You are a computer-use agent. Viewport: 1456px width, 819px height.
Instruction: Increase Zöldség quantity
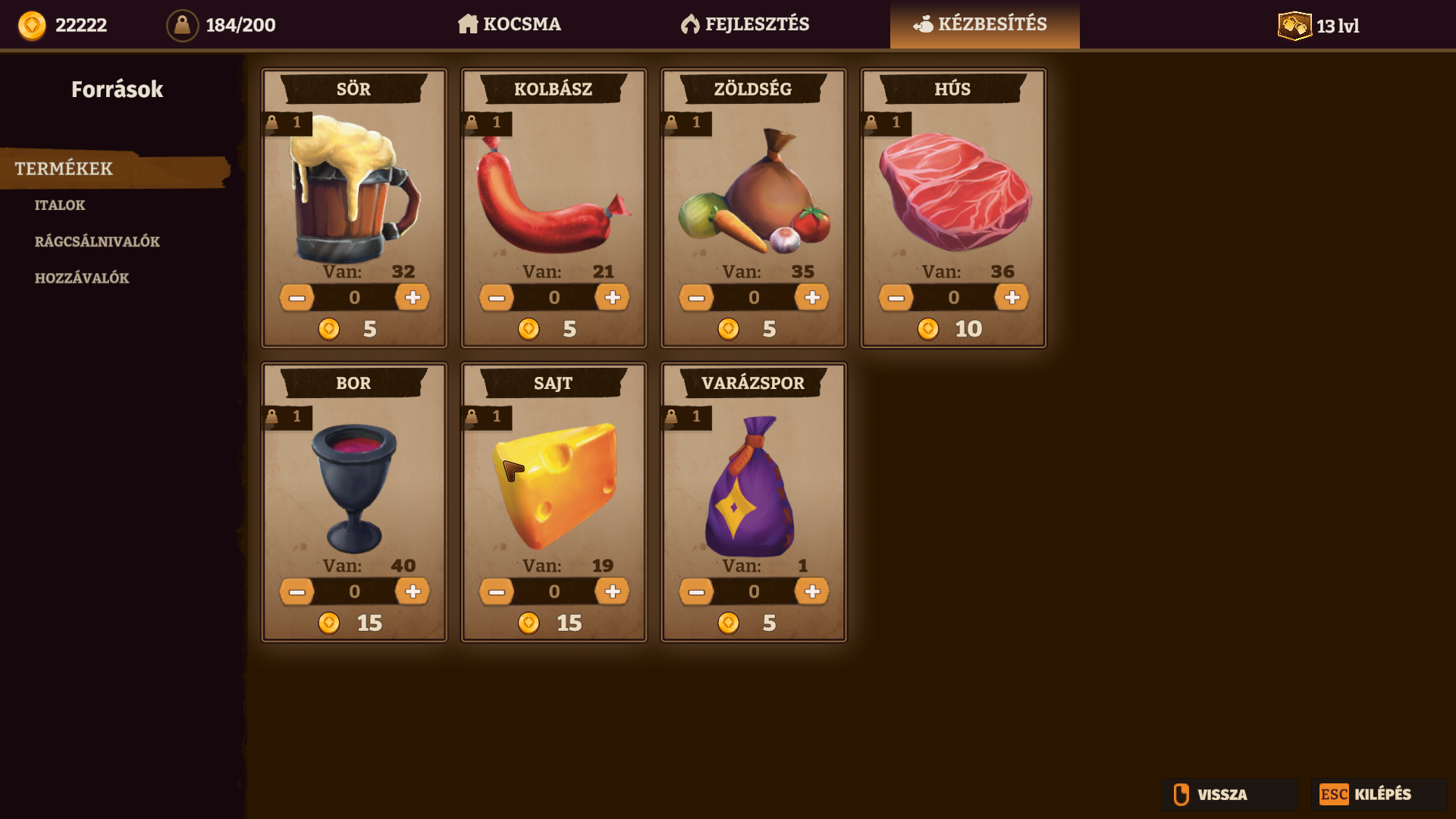(x=812, y=297)
